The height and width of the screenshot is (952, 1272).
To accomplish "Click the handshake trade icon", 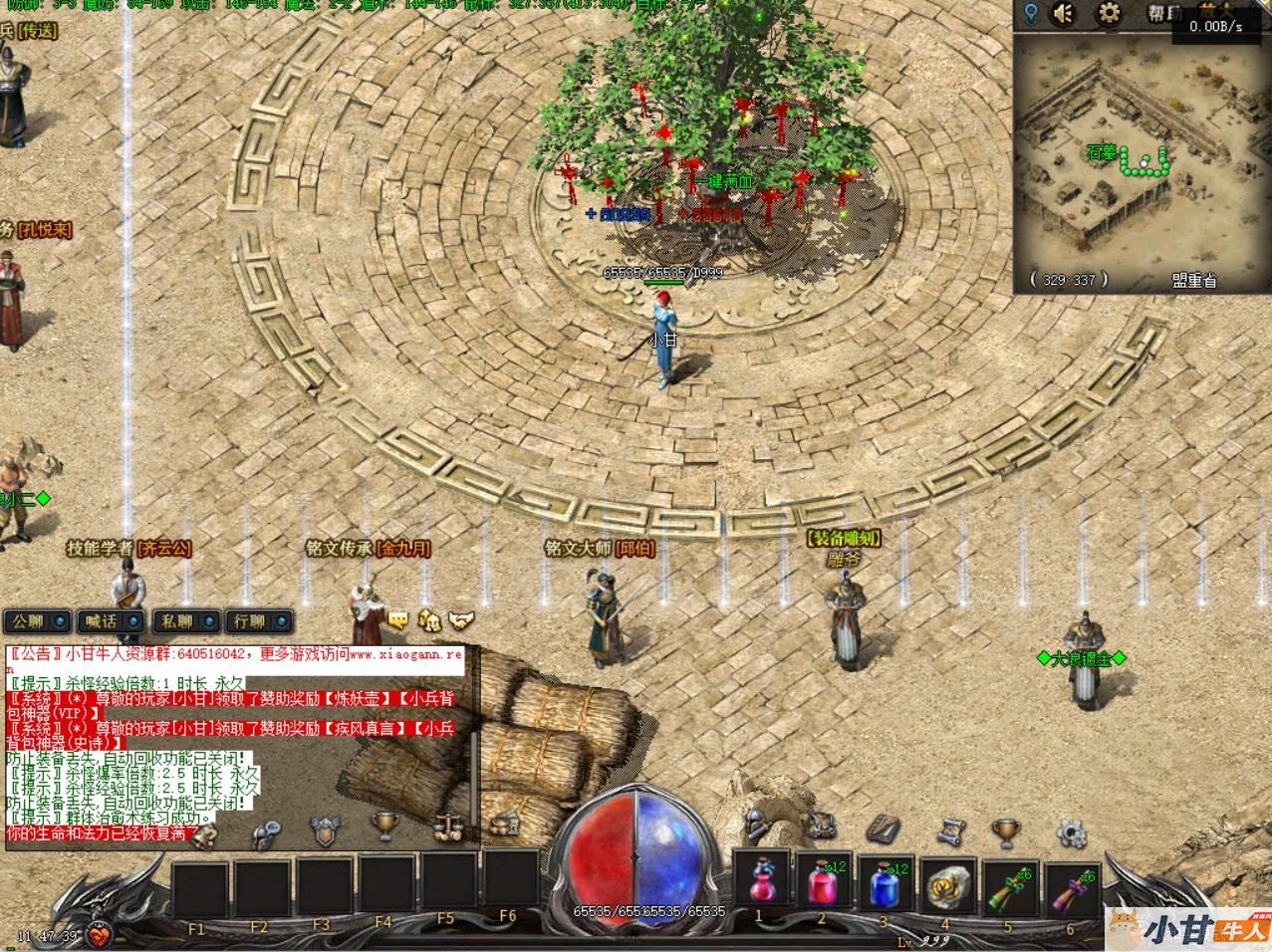I will 460,620.
